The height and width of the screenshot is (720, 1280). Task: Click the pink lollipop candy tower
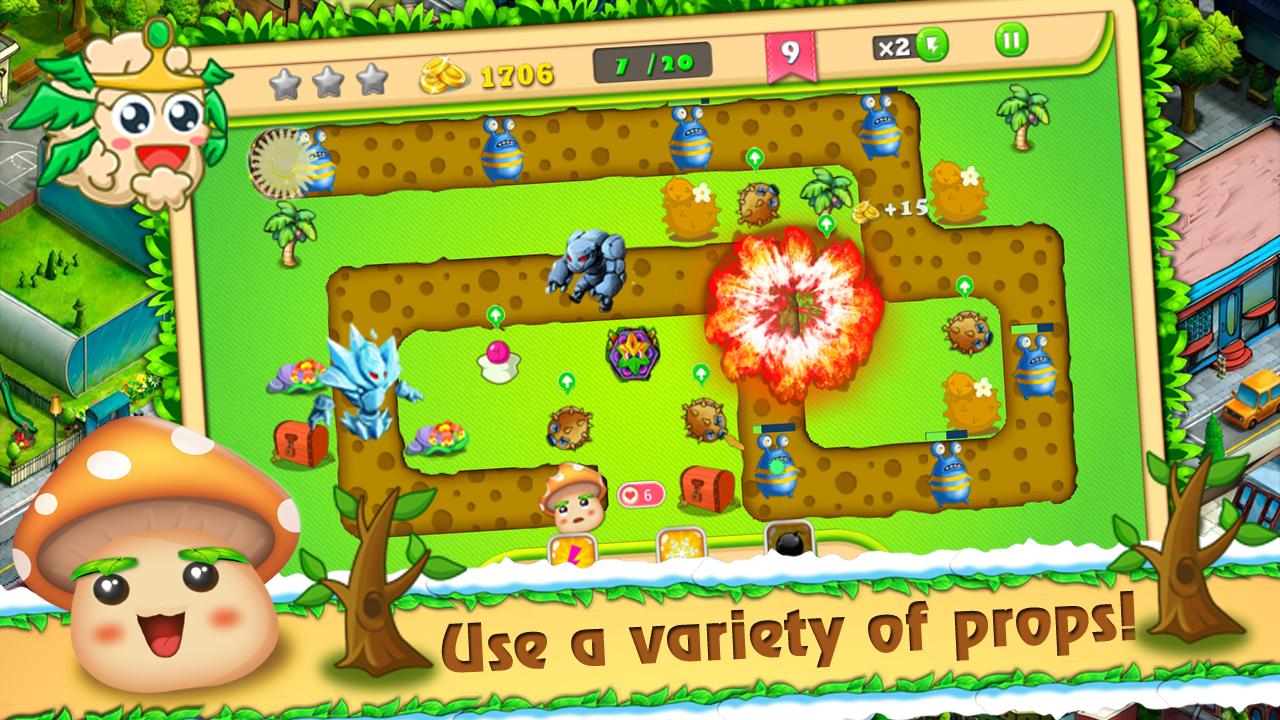[x=498, y=362]
